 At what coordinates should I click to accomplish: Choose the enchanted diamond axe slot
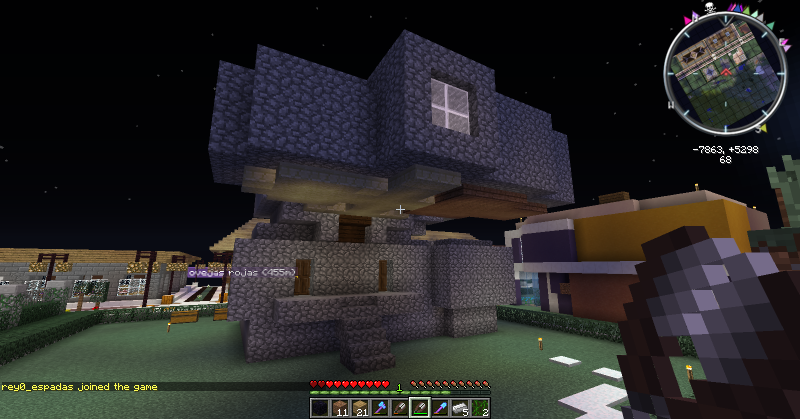[x=379, y=408]
